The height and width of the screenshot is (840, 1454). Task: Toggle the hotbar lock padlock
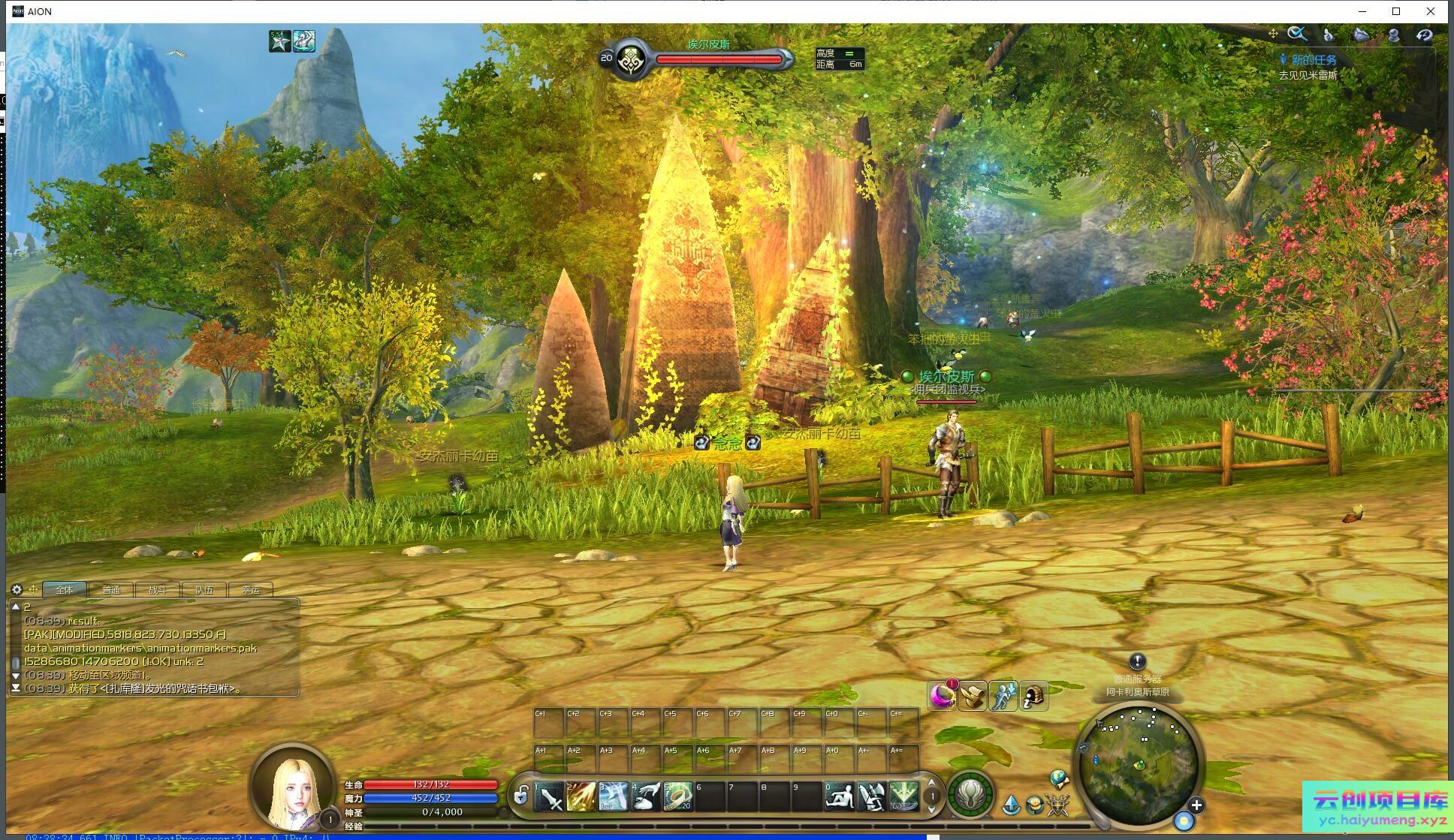(520, 794)
